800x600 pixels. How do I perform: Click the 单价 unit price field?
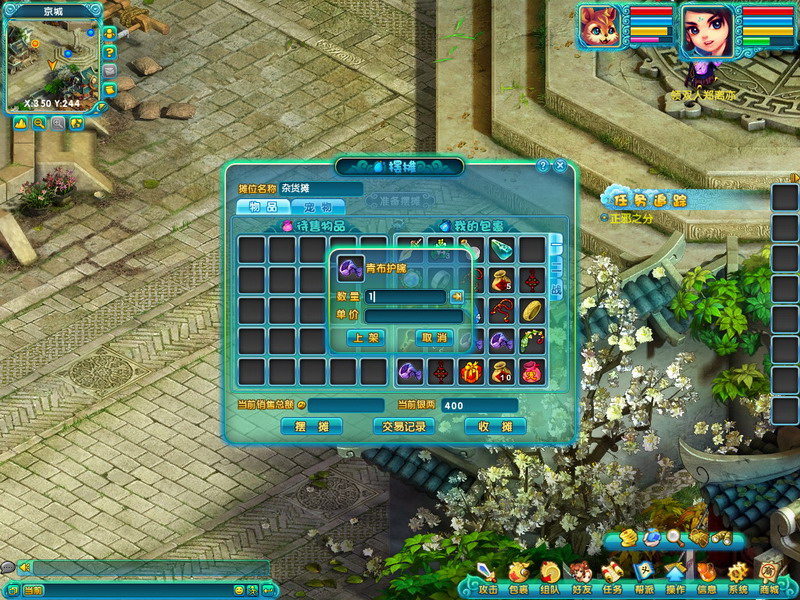(x=413, y=316)
